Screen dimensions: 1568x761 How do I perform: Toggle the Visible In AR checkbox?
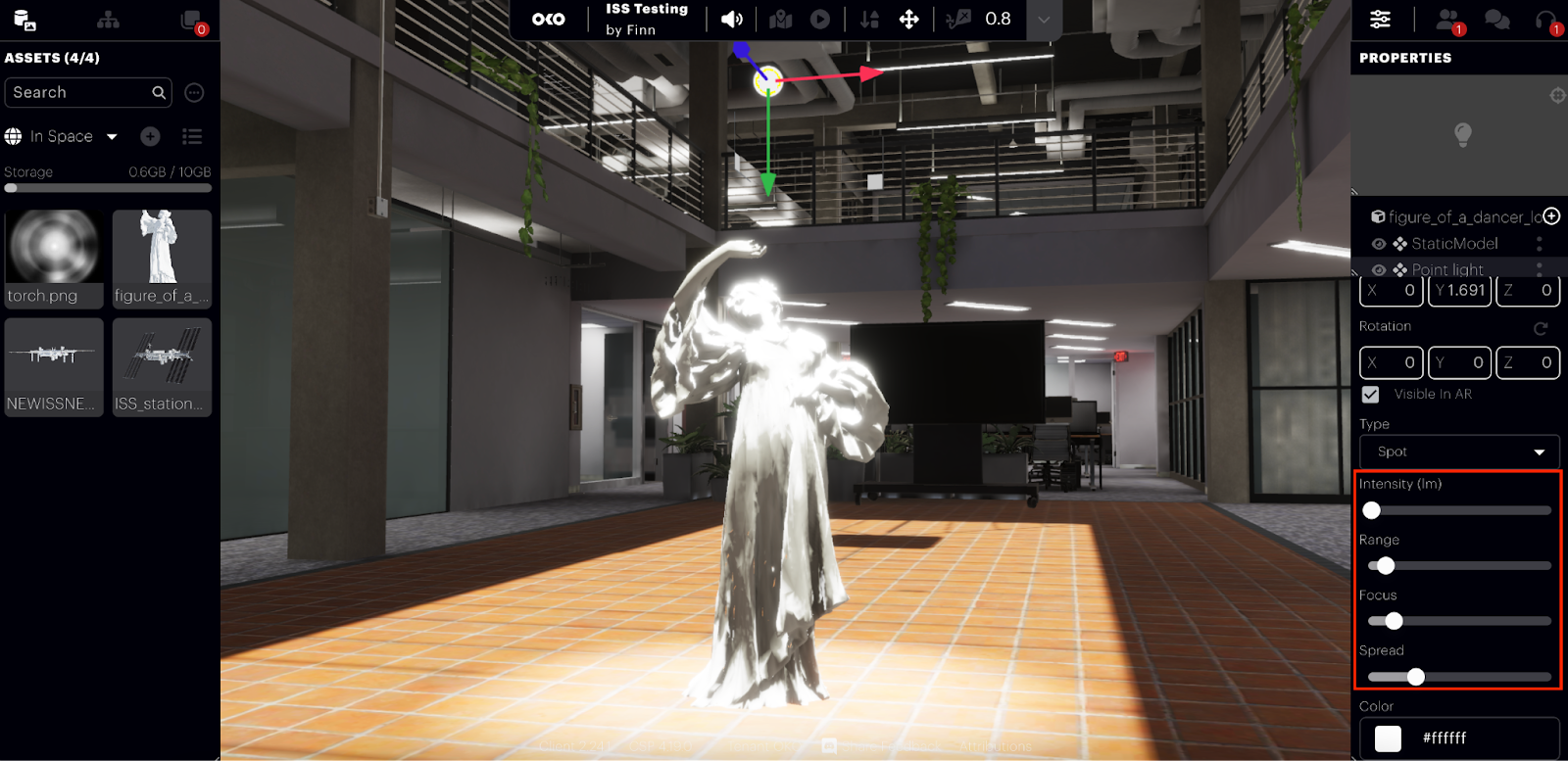[x=1370, y=394]
